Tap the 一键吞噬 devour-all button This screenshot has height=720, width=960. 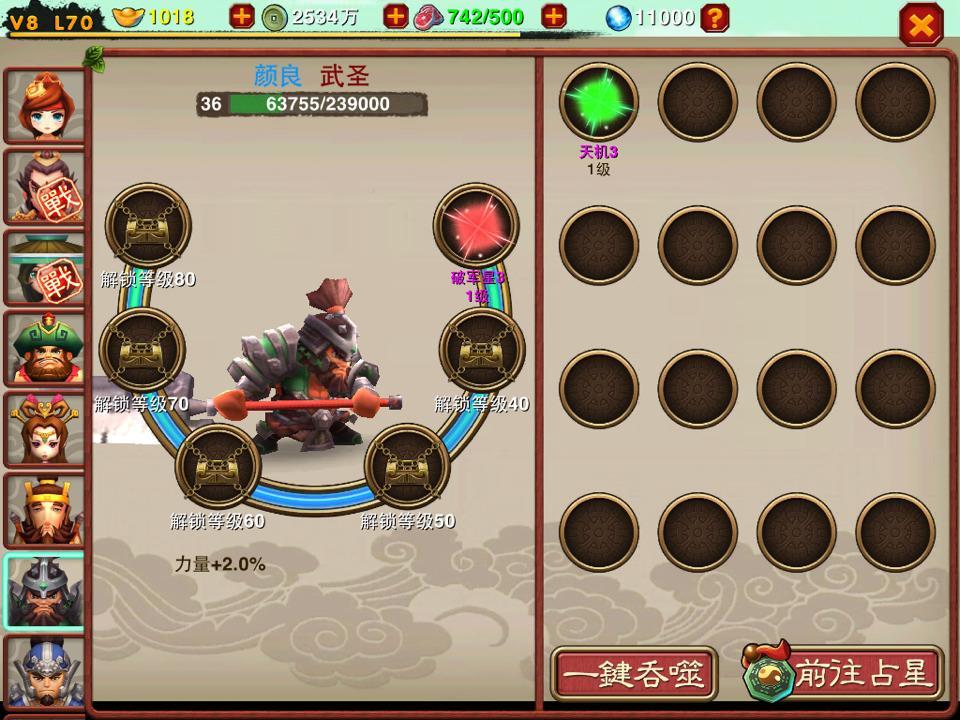point(633,673)
